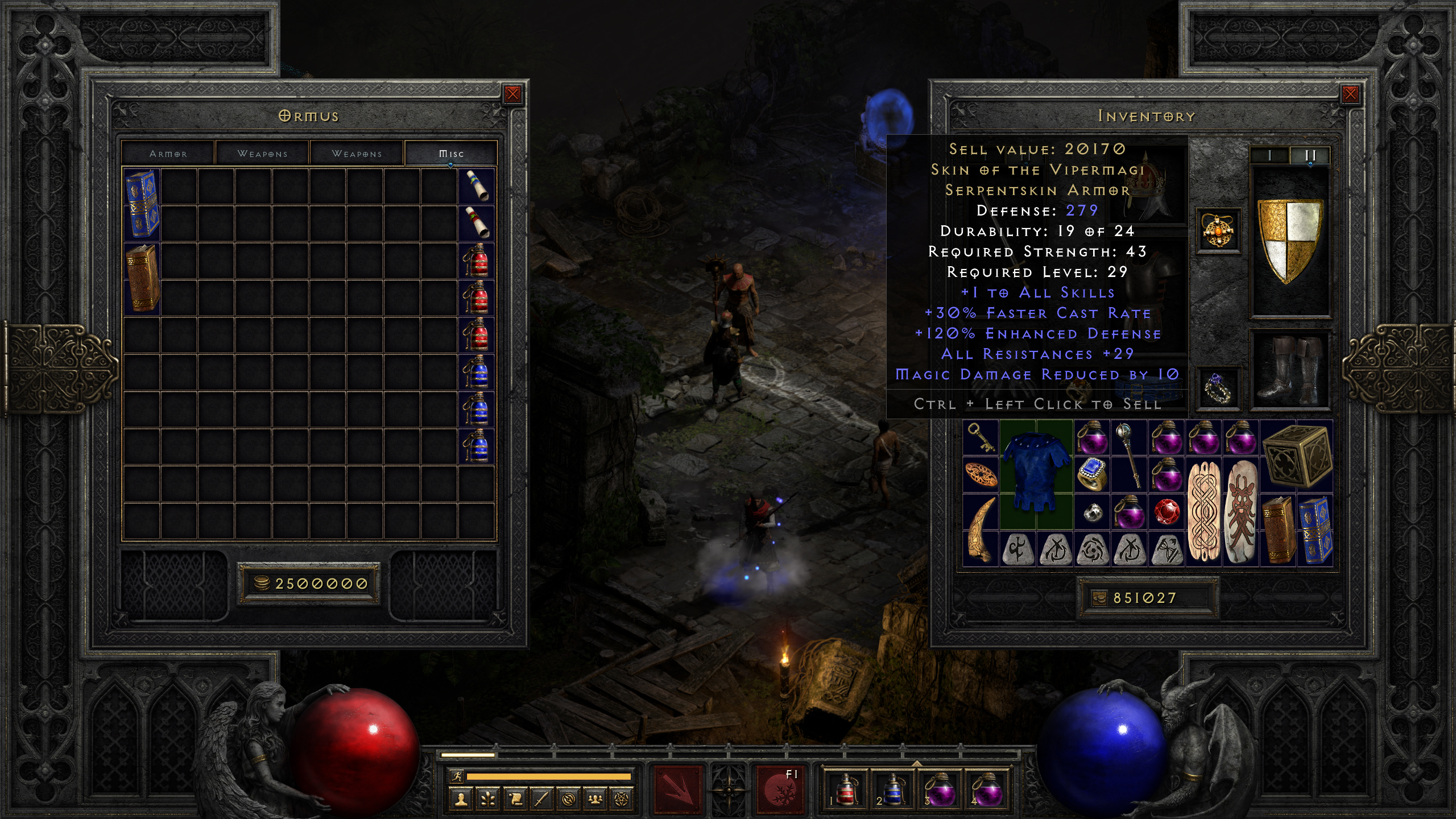Close the Ormus vendor window

coord(512,94)
